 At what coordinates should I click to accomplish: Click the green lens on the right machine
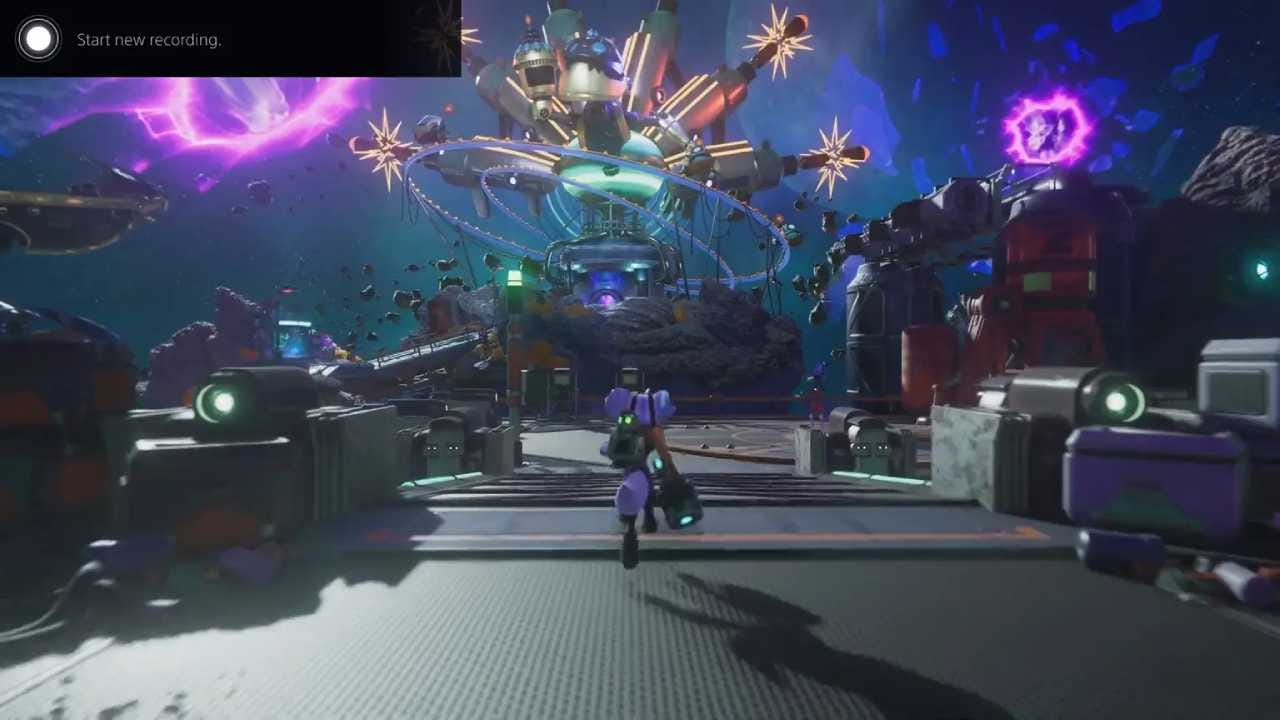(1117, 401)
